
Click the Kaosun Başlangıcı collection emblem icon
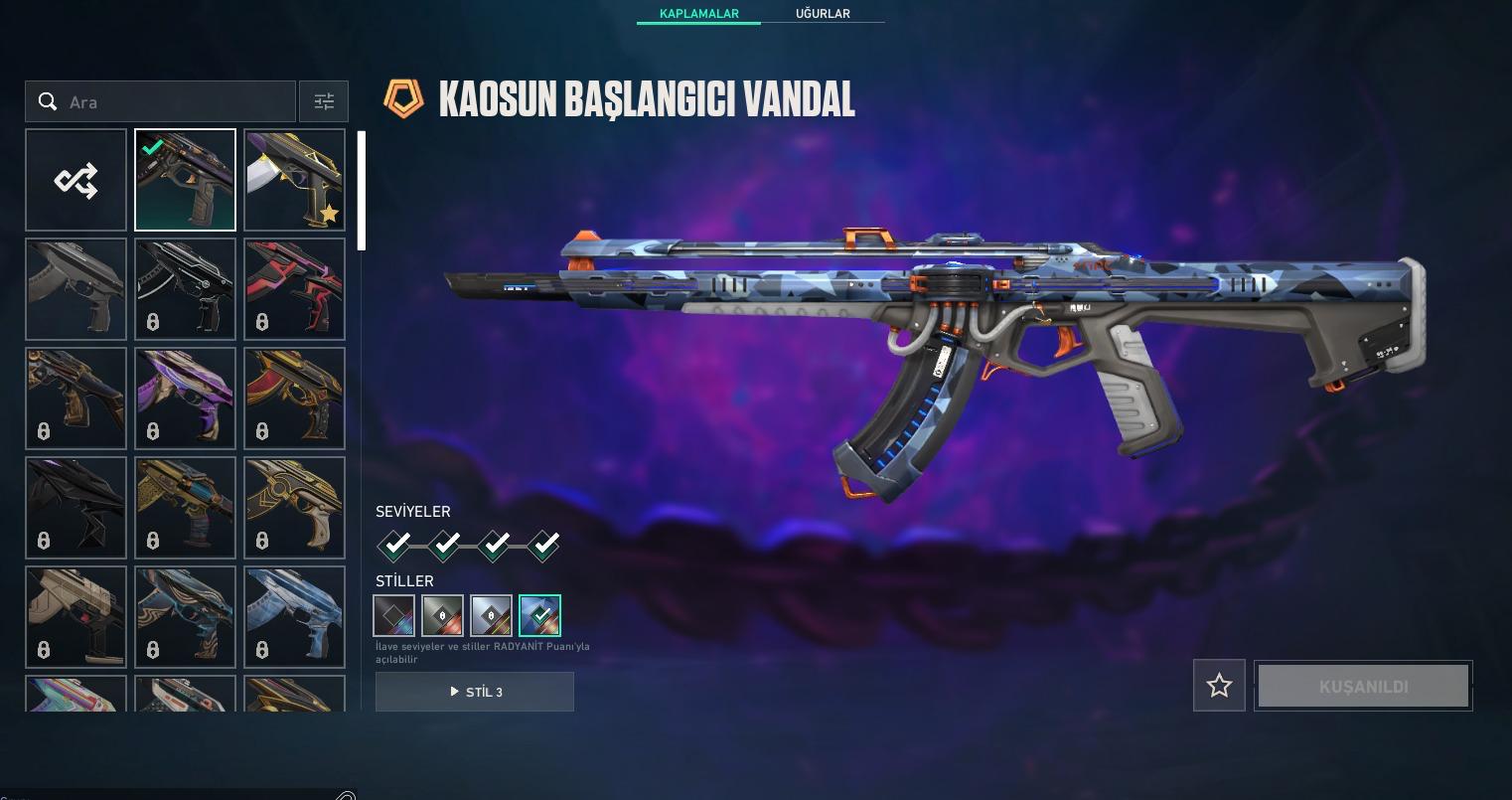coord(403,98)
